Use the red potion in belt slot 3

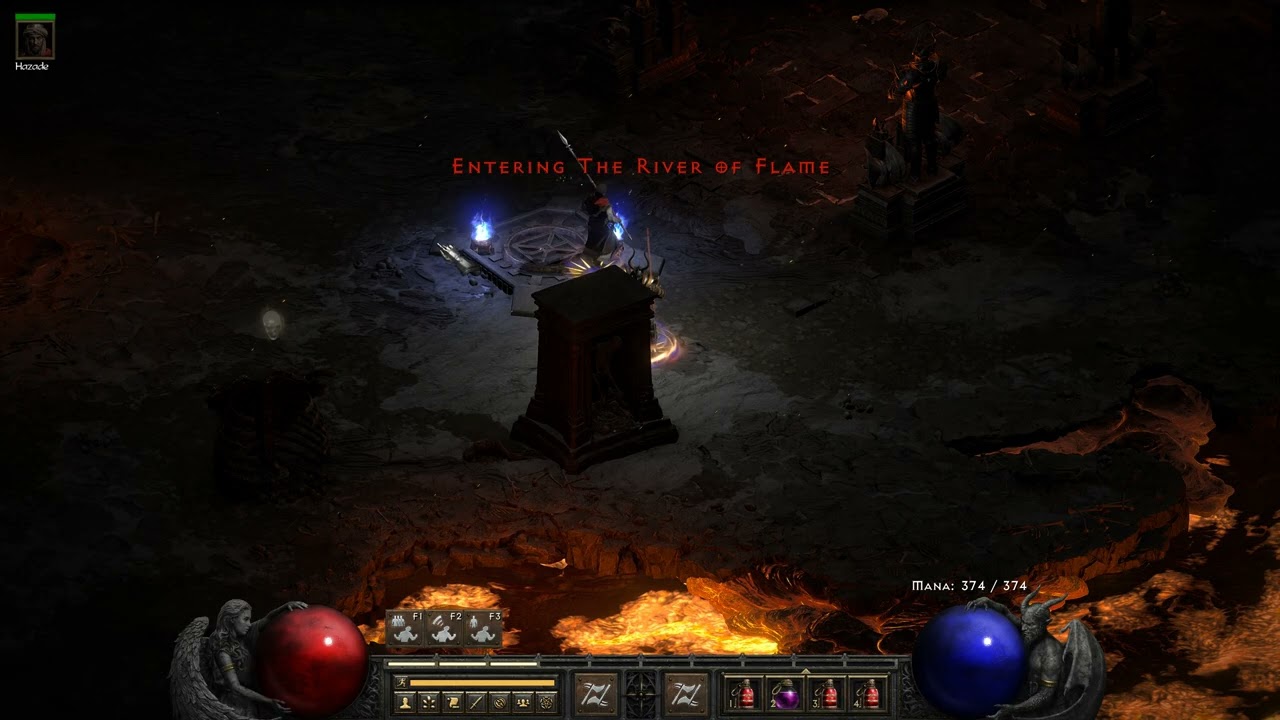click(x=828, y=693)
